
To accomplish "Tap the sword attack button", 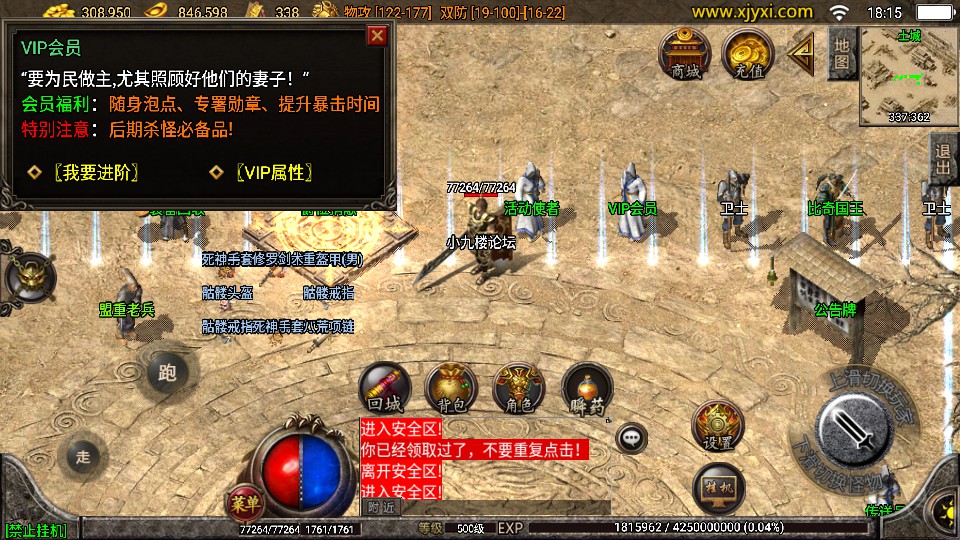I will [x=853, y=430].
